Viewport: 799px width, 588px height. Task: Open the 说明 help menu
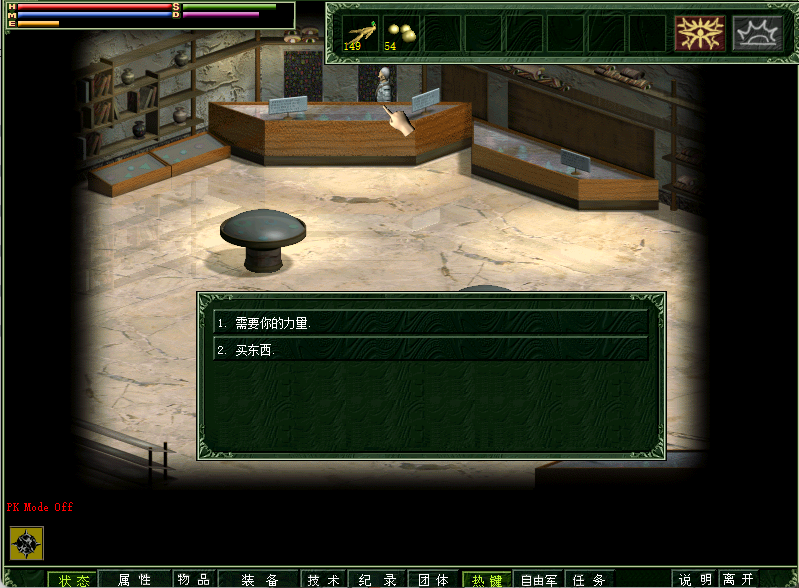696,580
